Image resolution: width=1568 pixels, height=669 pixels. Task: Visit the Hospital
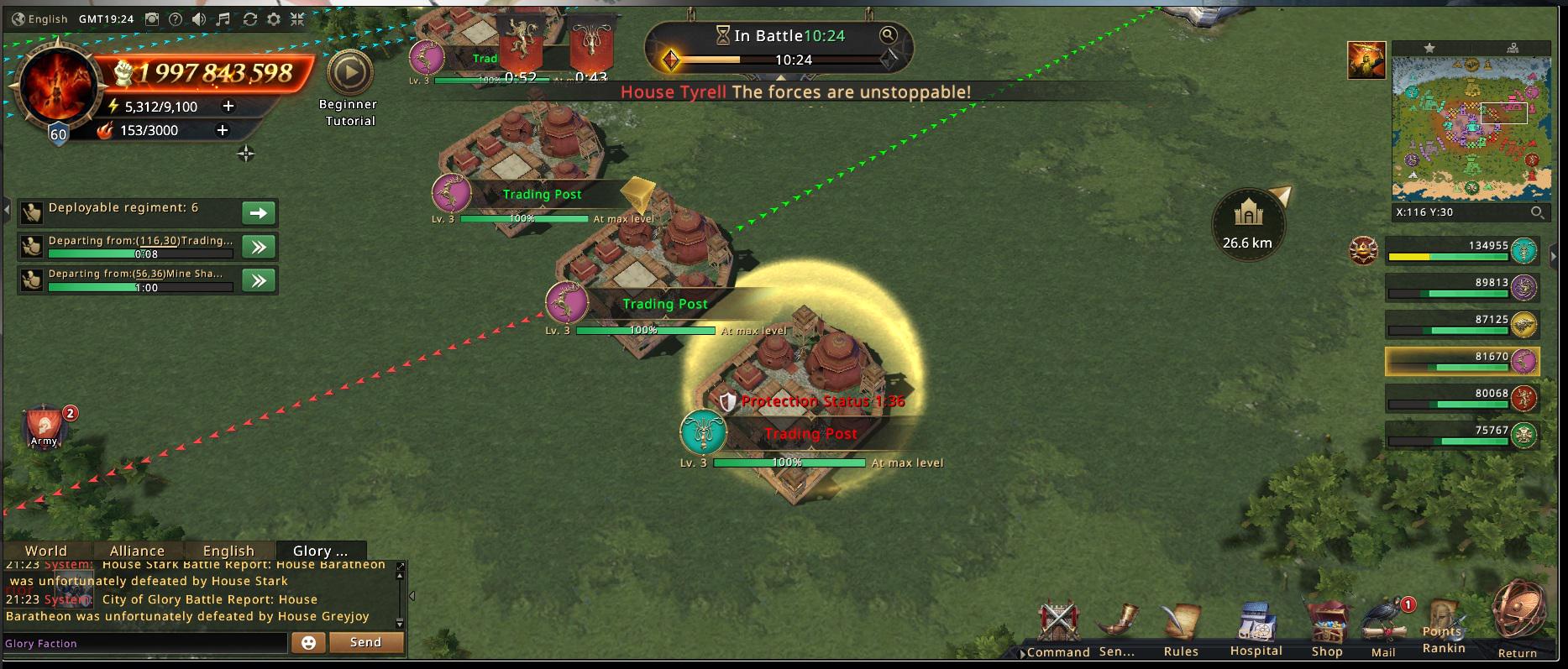[1256, 628]
